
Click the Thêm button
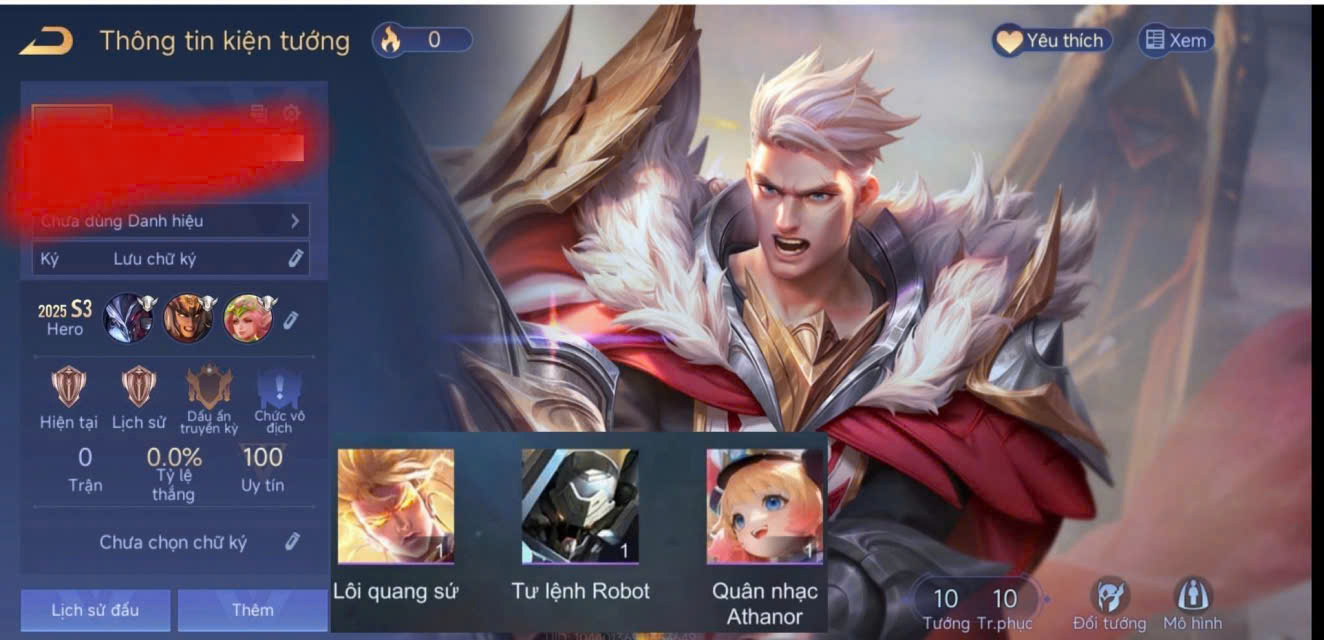pos(252,609)
